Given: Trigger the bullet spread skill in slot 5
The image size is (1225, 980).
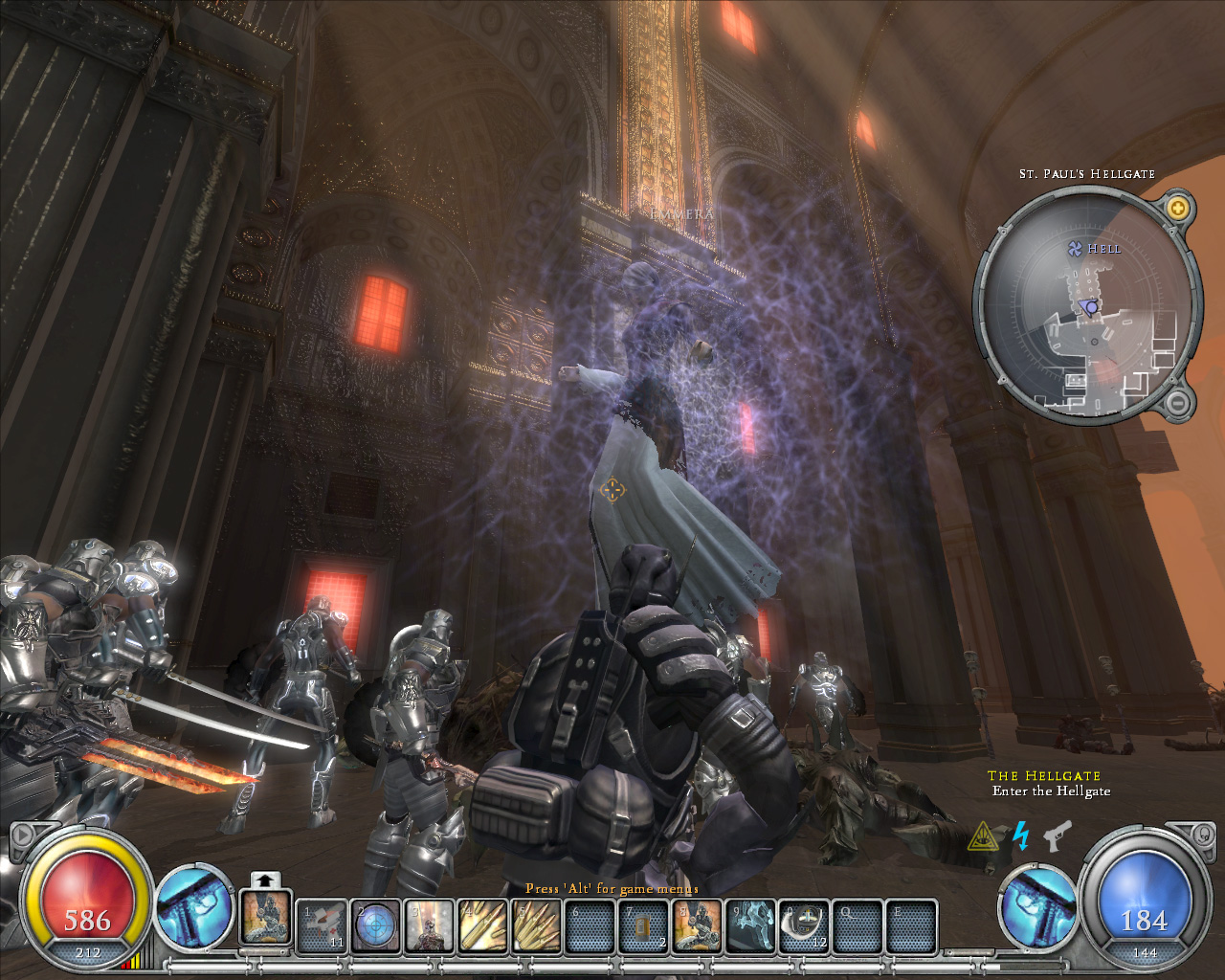Looking at the screenshot, I should click(x=537, y=926).
